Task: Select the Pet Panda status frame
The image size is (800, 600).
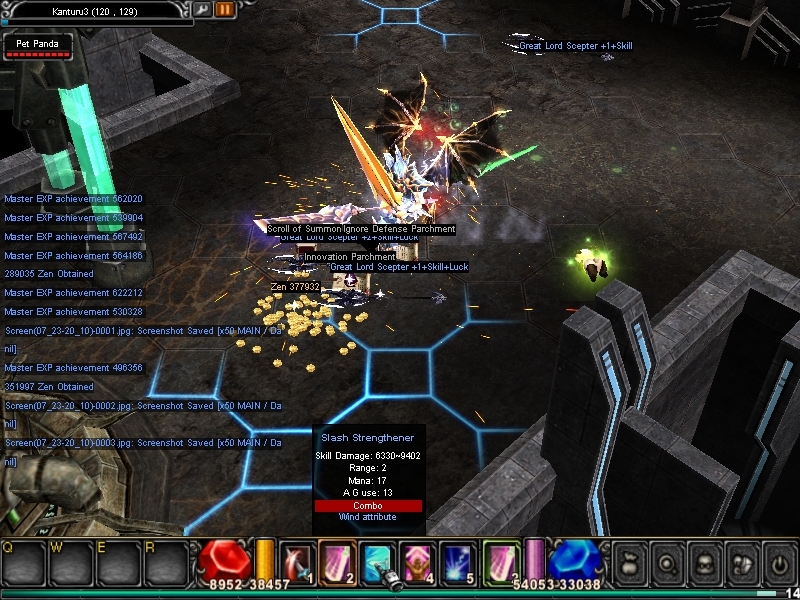Action: point(37,47)
